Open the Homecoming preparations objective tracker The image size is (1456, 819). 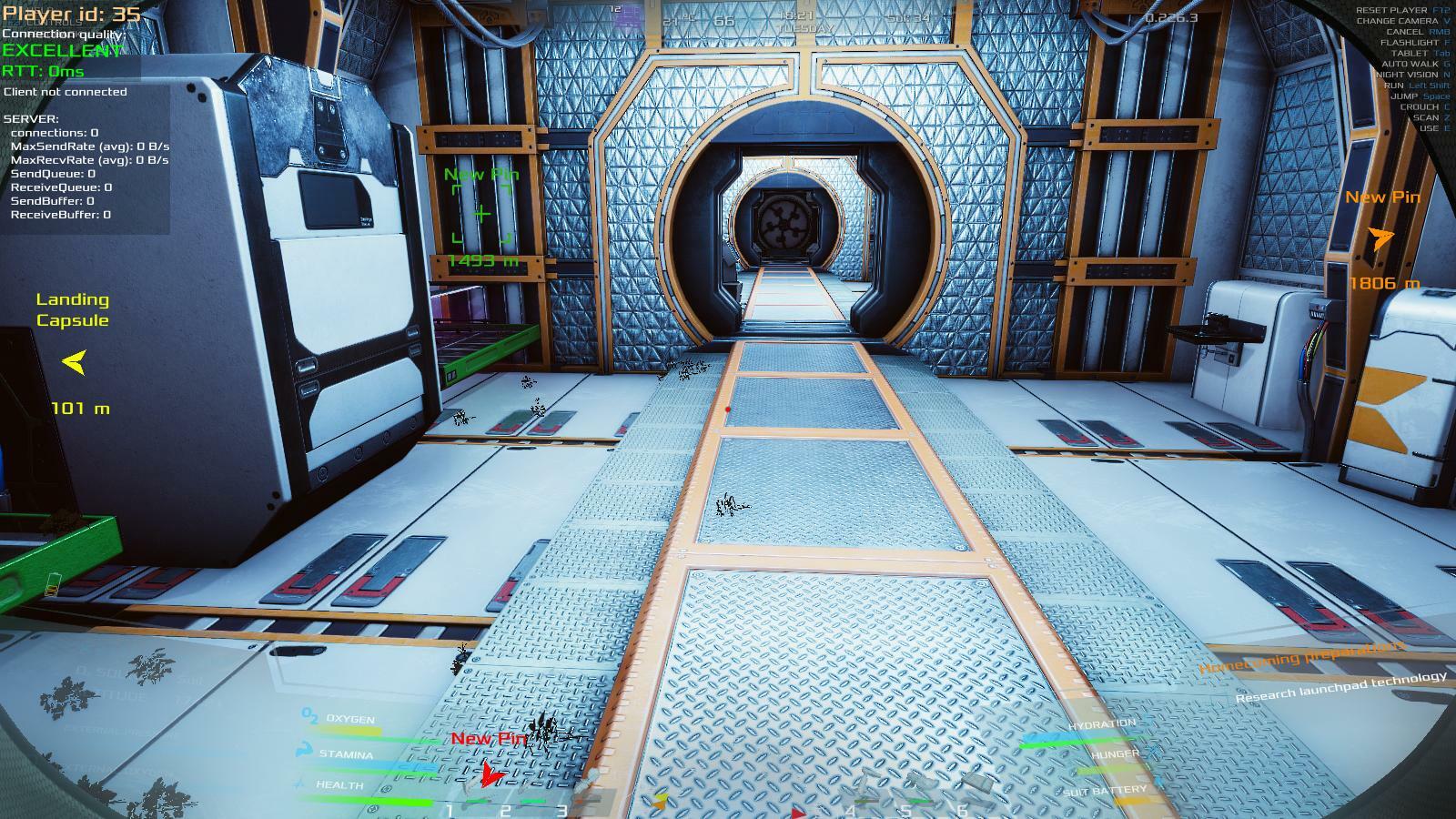tap(1302, 657)
